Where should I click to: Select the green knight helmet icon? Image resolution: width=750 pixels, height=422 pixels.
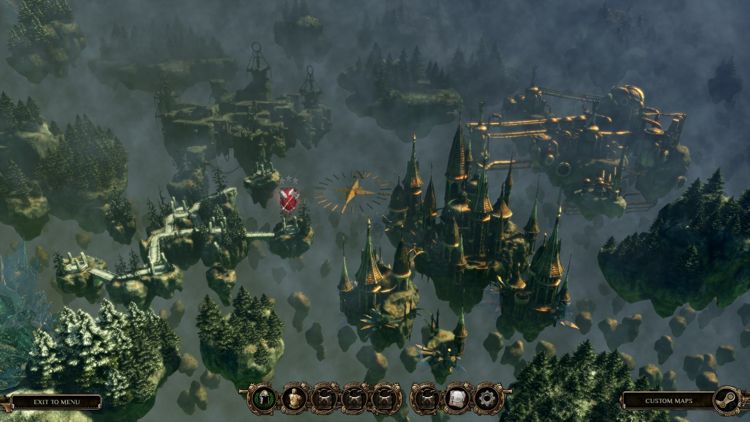[263, 399]
